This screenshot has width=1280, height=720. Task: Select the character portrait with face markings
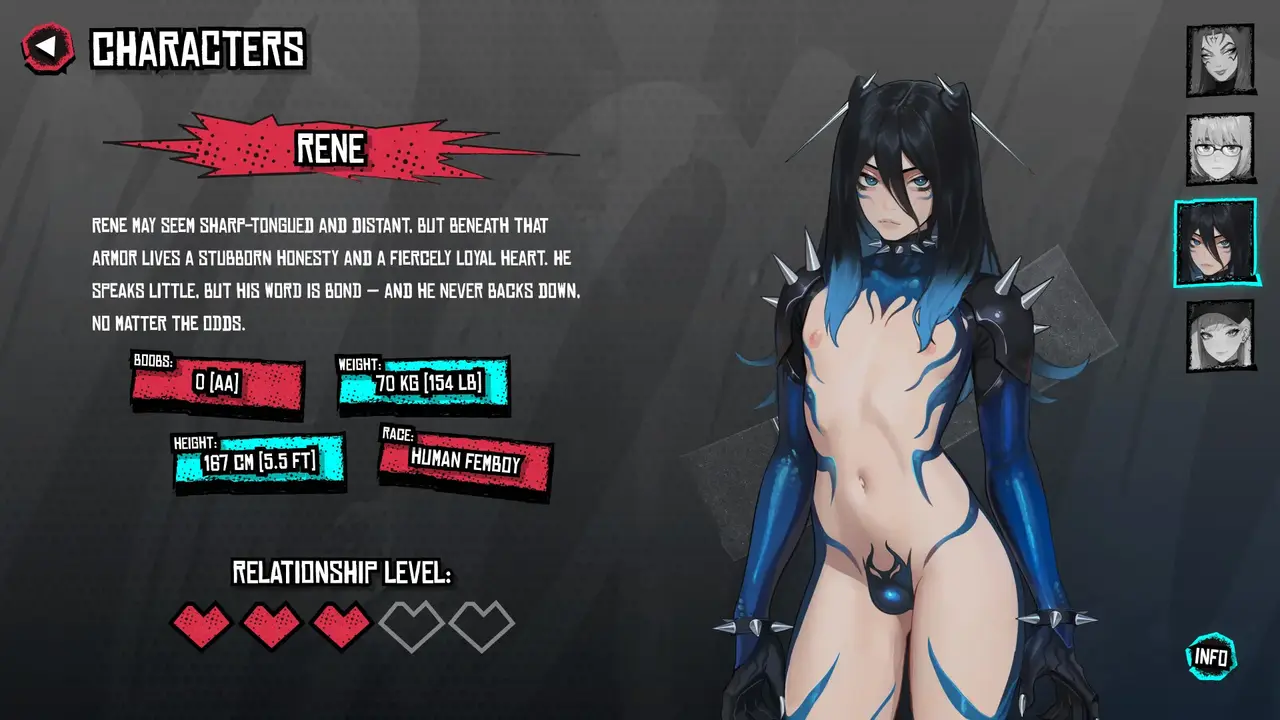1220,60
